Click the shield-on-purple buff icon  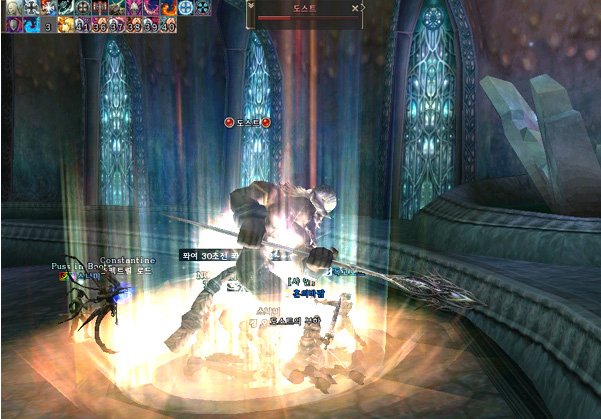12,25
